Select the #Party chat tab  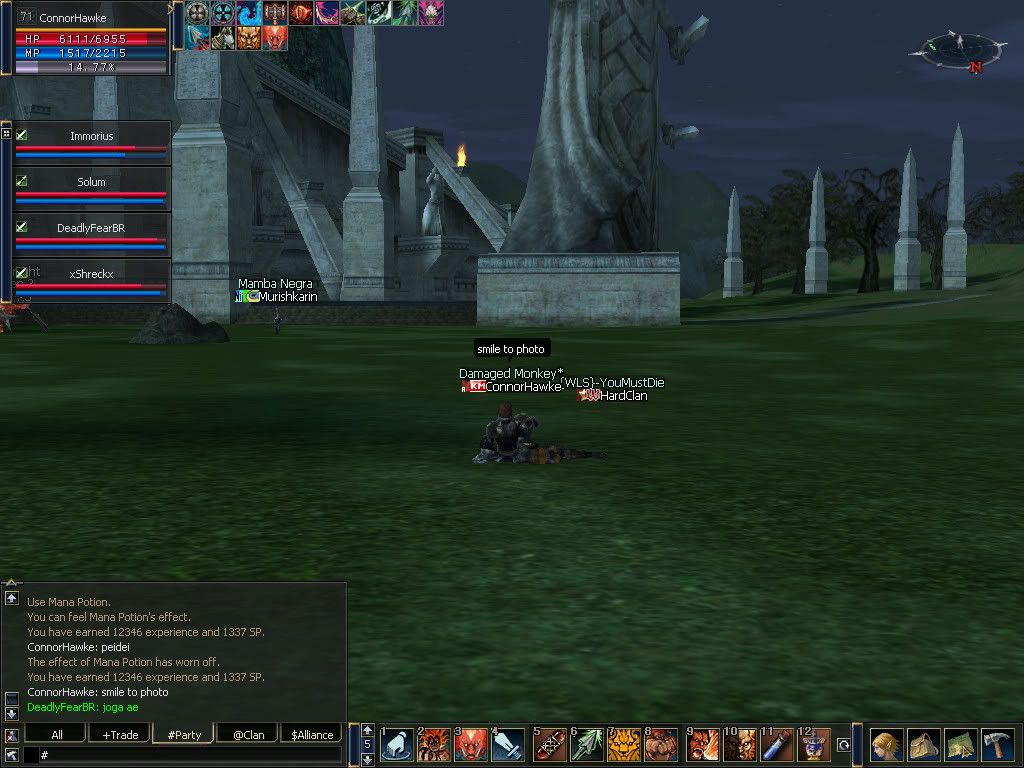coord(184,735)
